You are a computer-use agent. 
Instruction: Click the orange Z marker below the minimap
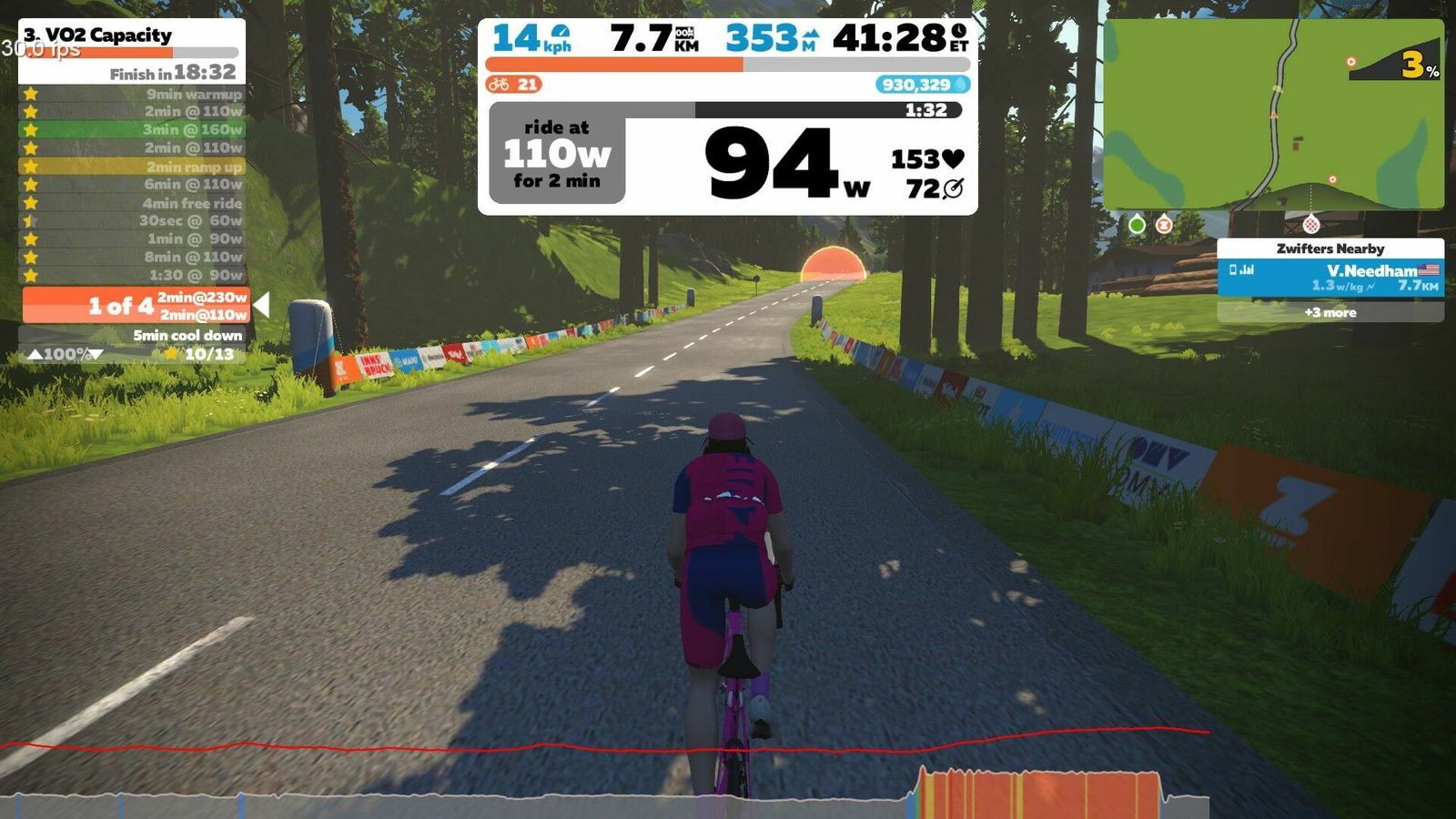(1164, 224)
